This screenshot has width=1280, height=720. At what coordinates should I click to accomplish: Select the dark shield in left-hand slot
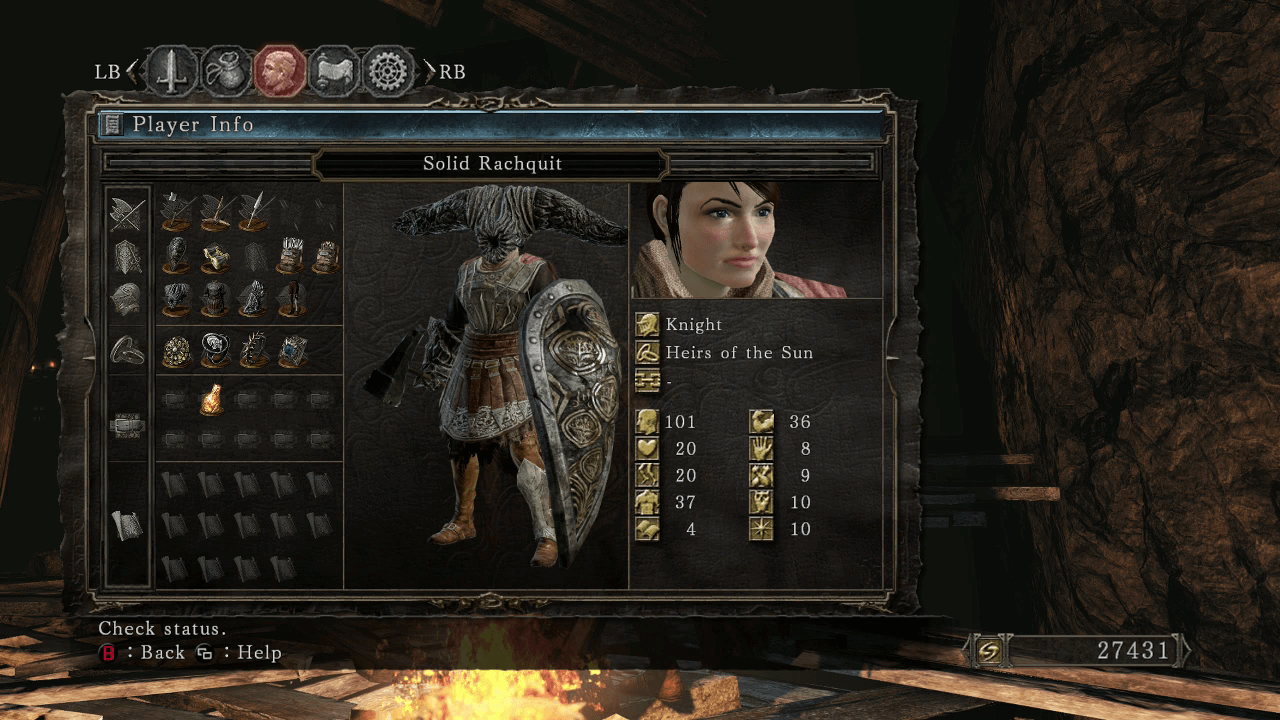click(x=178, y=254)
